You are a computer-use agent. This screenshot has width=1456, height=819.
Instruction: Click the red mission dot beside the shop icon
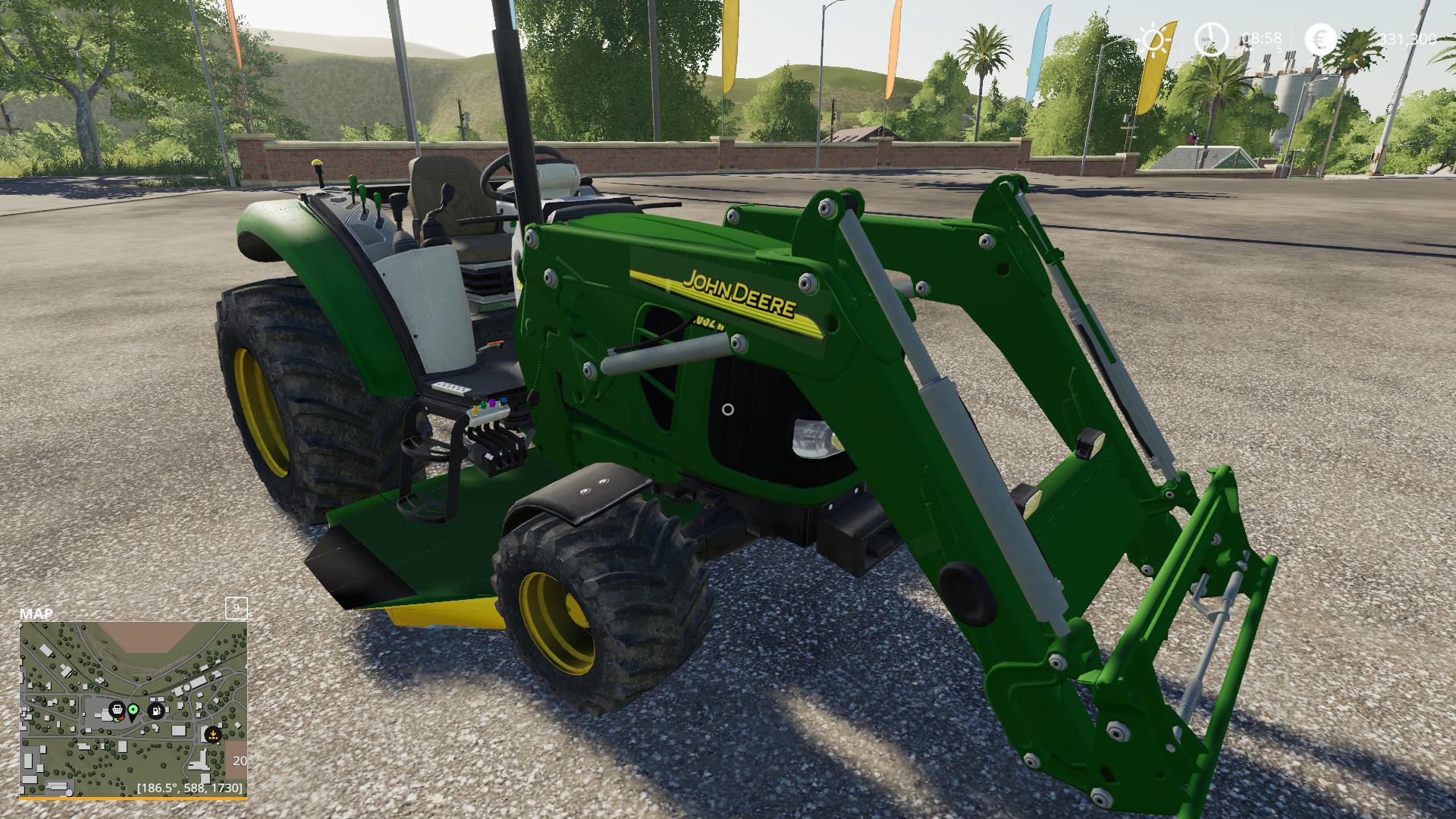coord(122,719)
